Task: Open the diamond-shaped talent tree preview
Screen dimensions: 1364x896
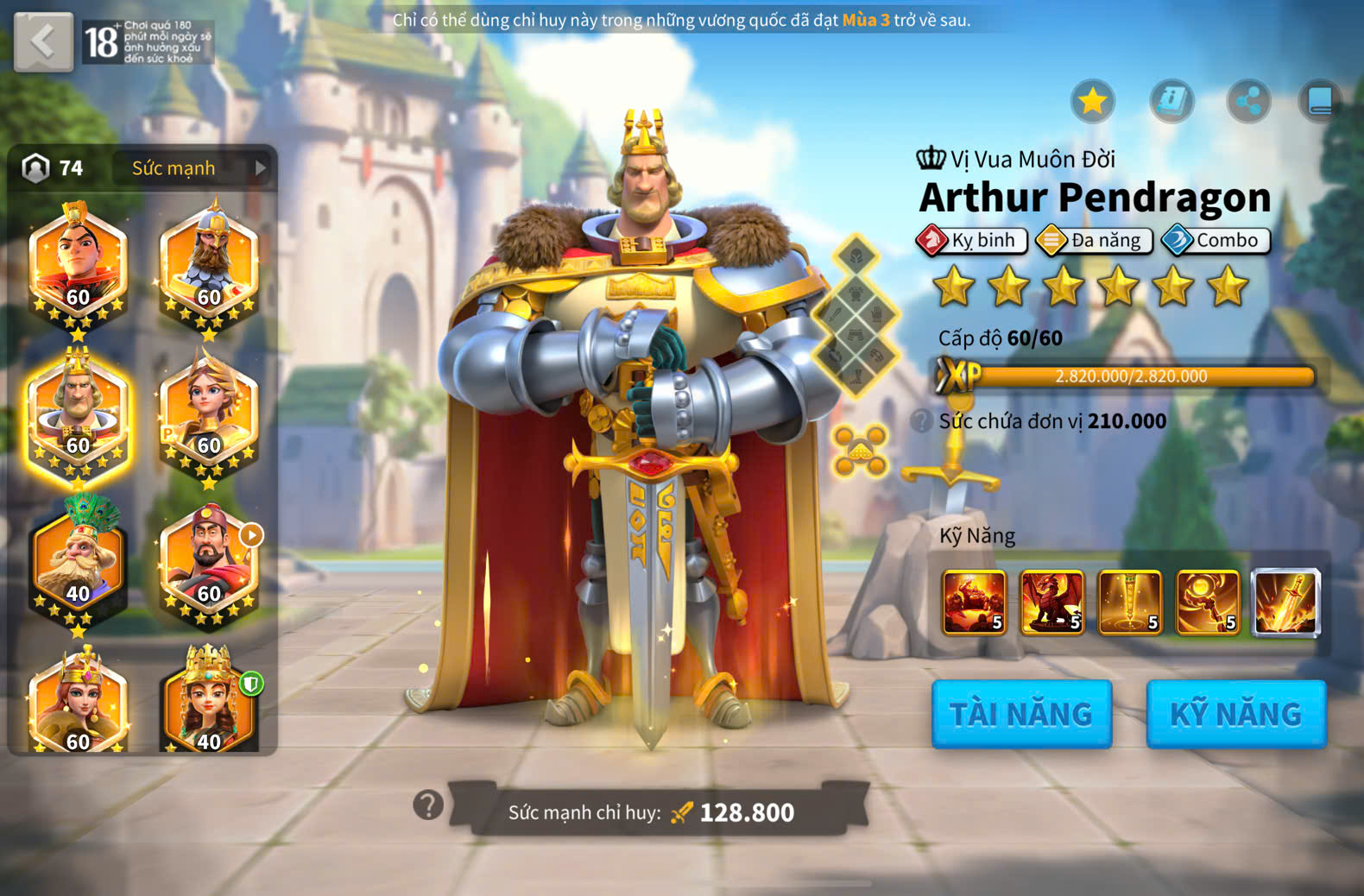Action: point(856,315)
